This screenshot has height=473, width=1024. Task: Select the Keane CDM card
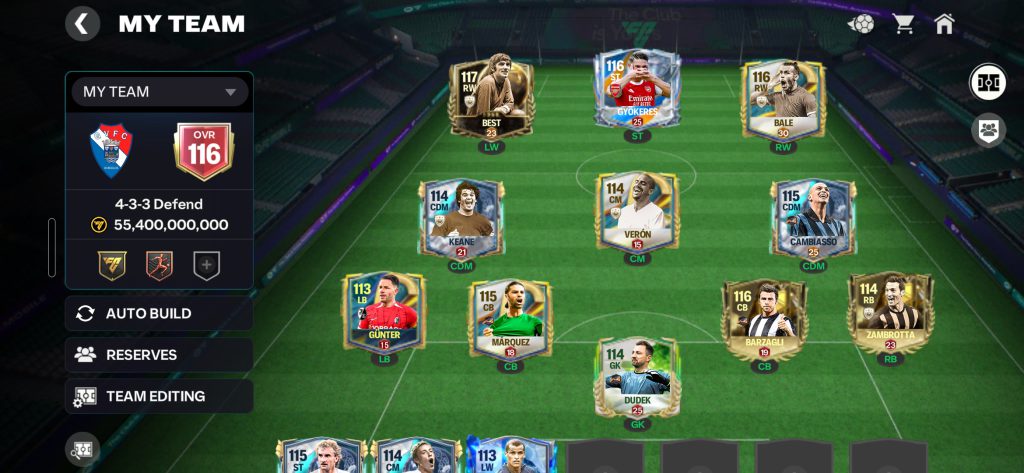click(x=461, y=218)
